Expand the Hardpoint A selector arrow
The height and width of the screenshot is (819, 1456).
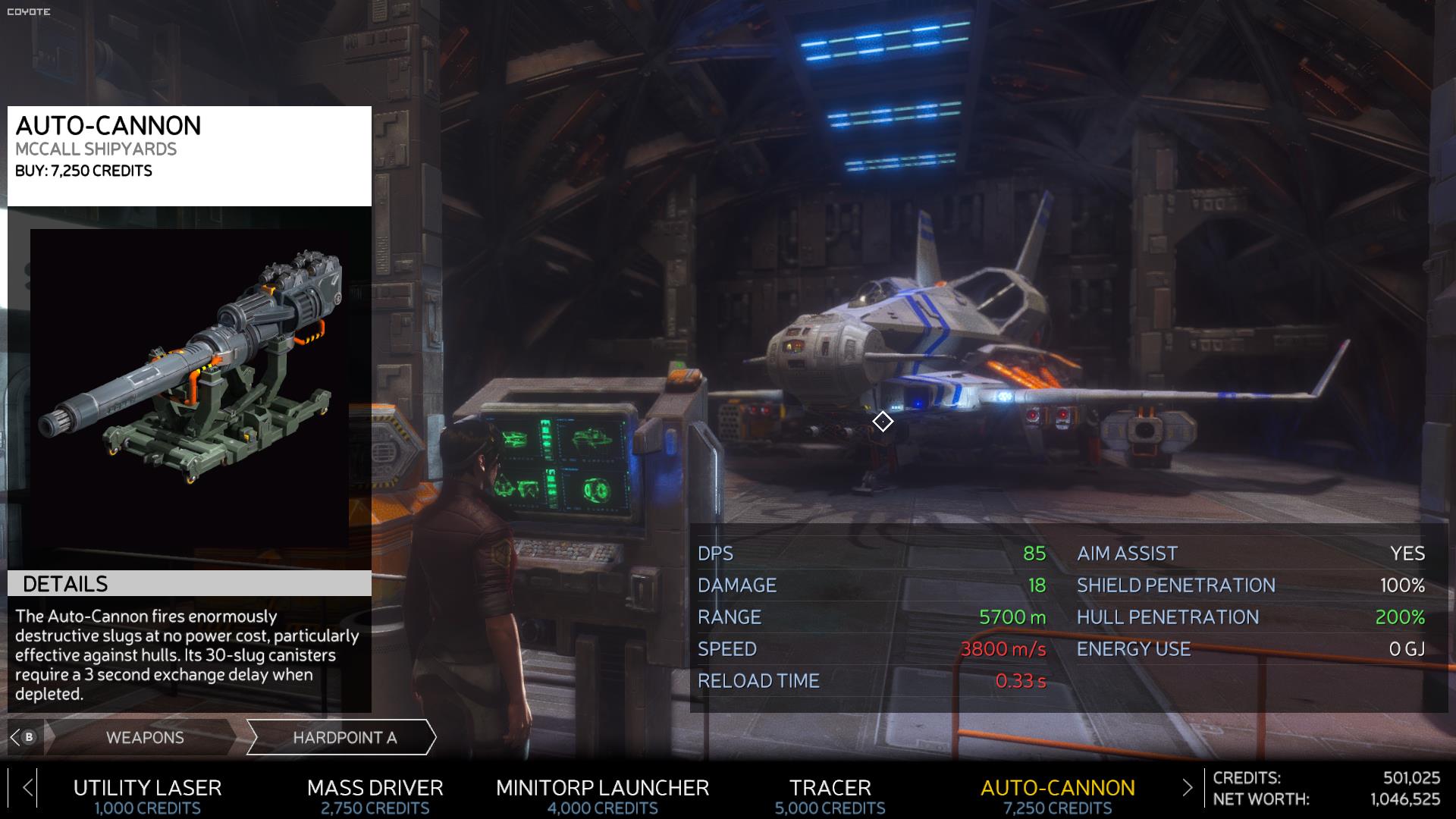430,736
